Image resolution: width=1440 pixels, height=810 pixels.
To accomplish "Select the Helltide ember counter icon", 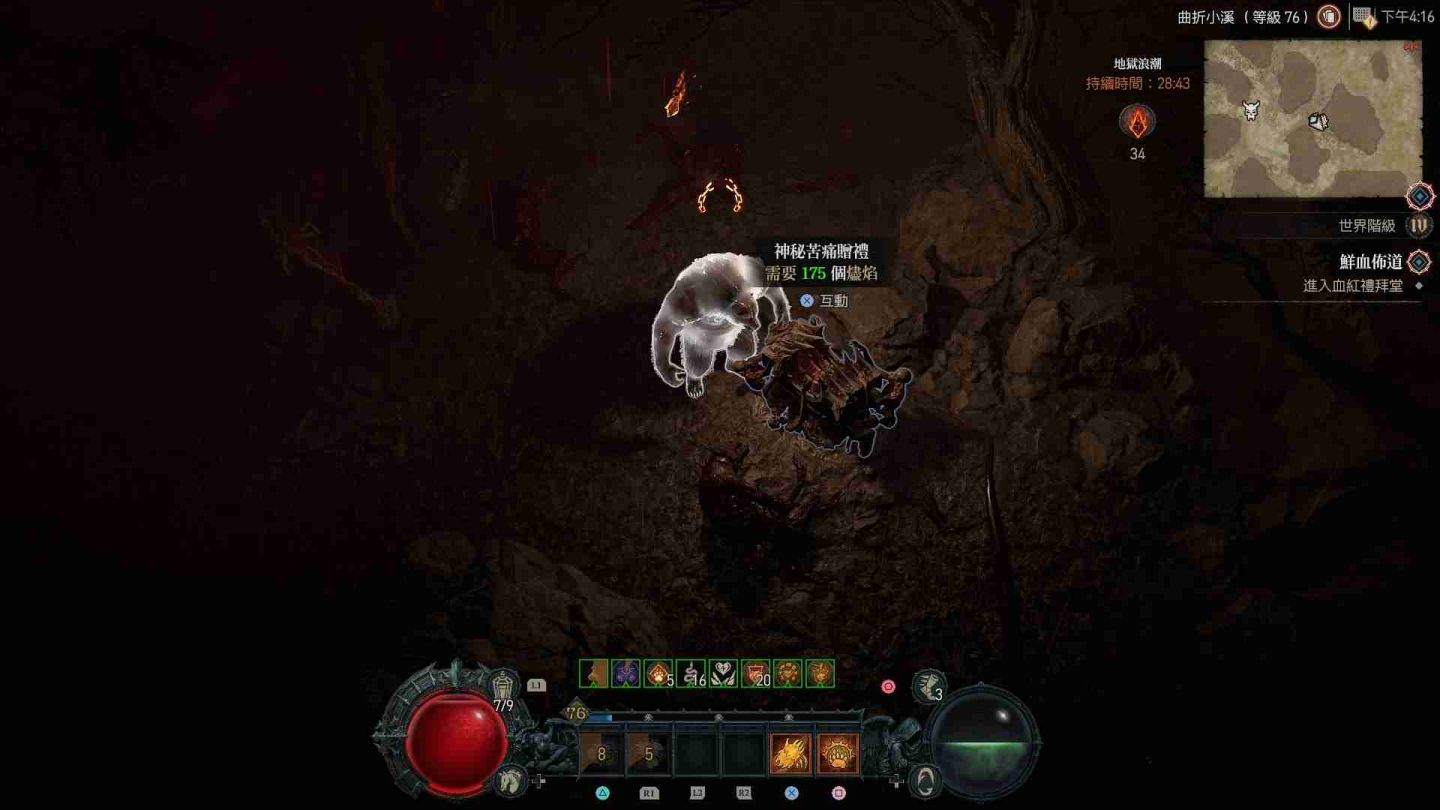I will pos(1137,122).
